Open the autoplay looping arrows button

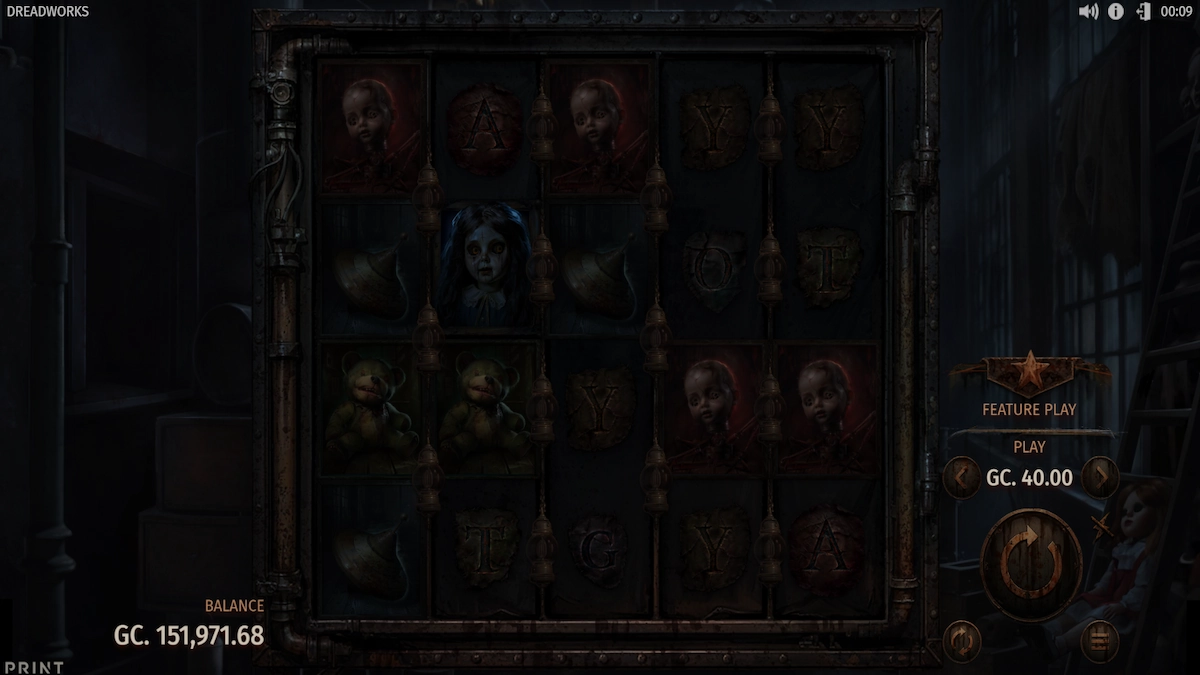pos(962,640)
